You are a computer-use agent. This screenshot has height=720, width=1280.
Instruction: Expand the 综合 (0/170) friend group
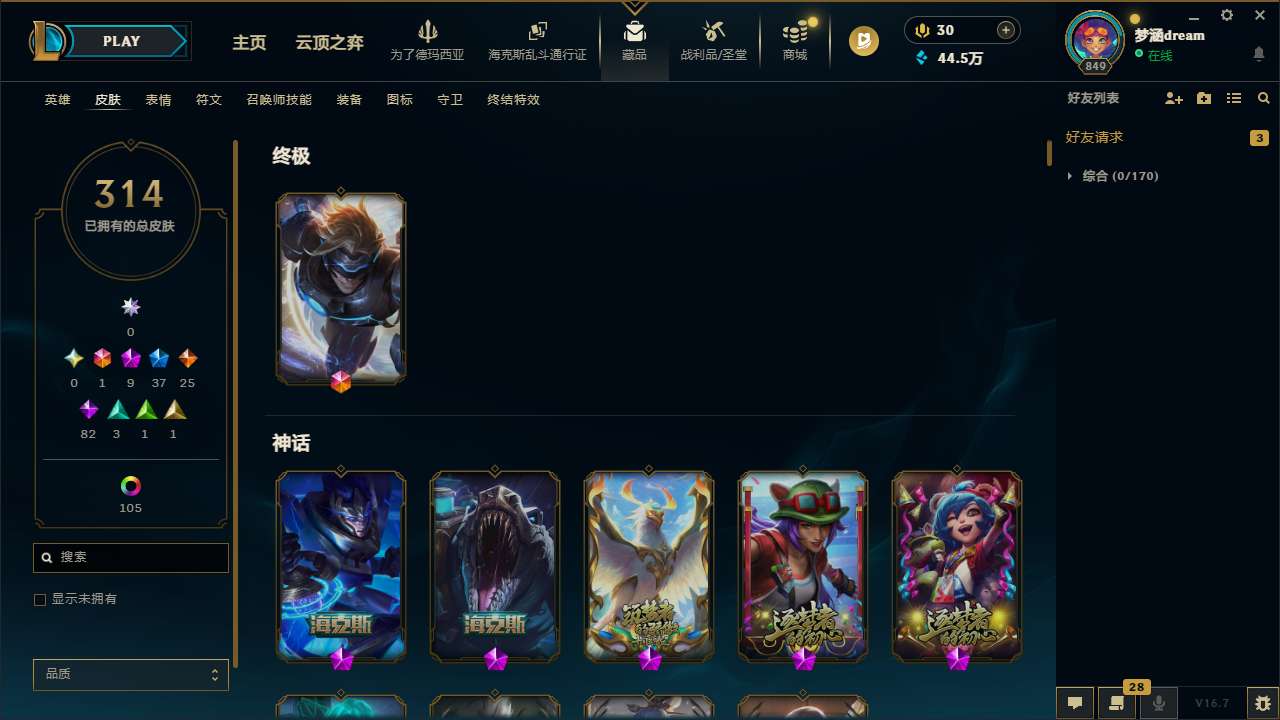(1070, 175)
